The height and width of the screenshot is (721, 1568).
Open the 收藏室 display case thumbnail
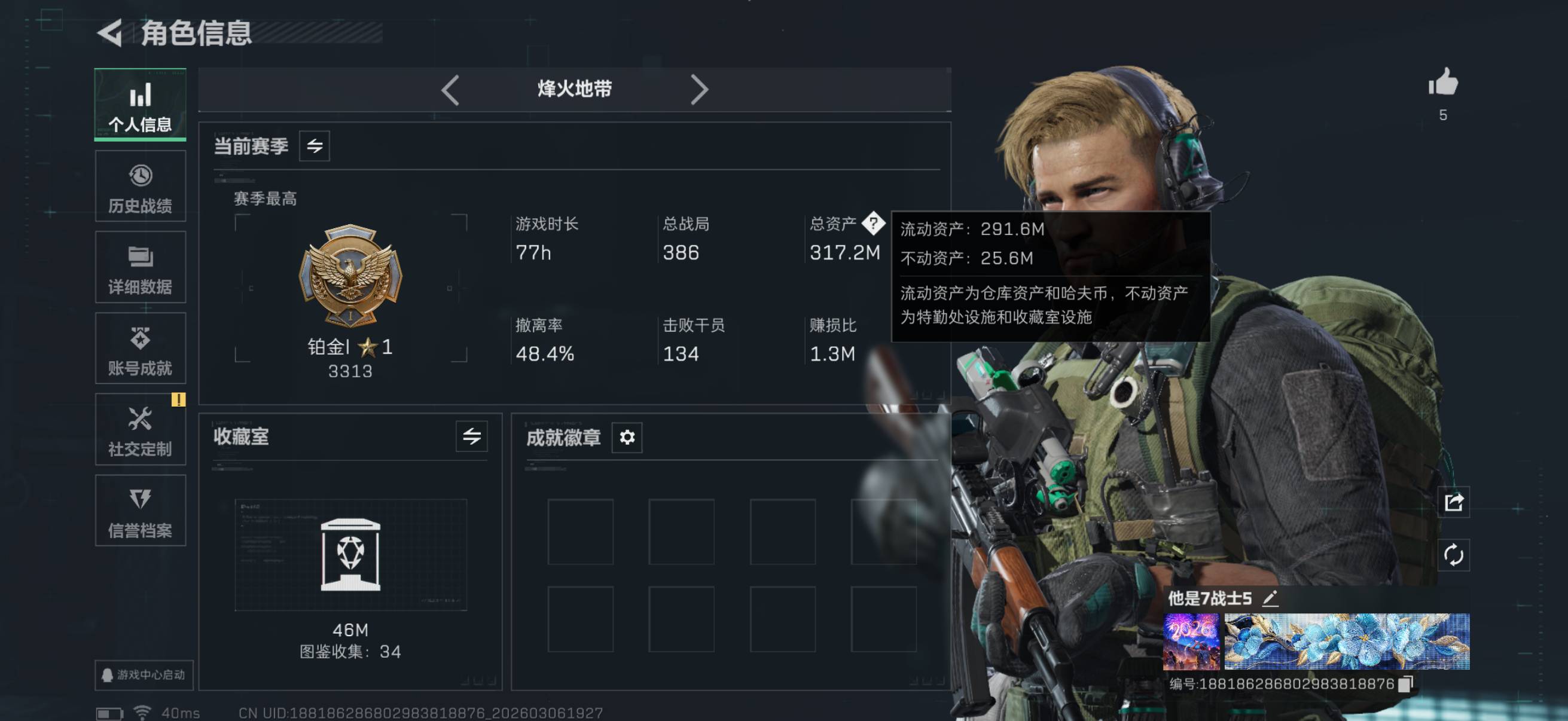point(350,555)
